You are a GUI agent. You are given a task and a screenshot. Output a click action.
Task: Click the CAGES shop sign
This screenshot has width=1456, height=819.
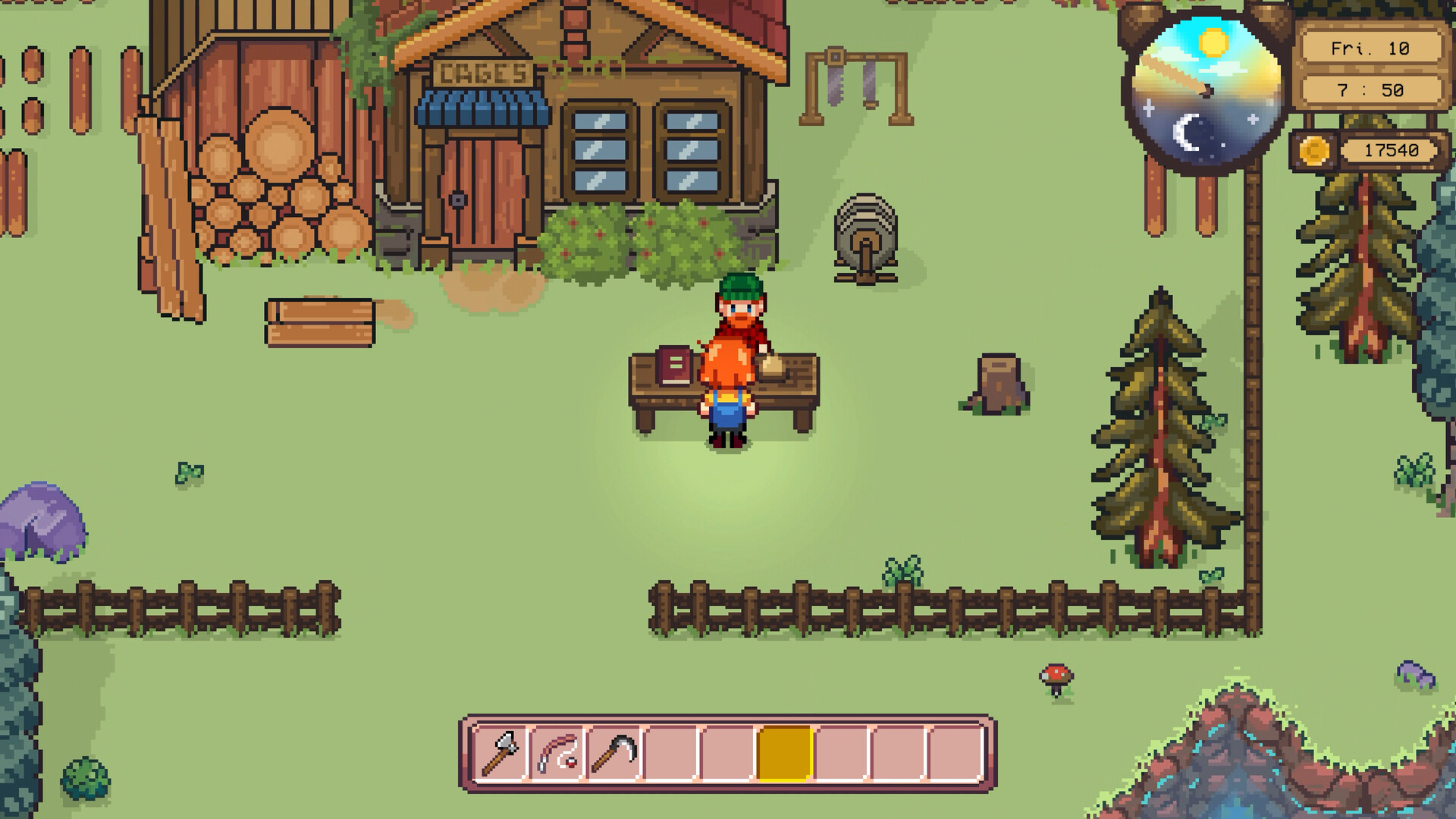483,72
